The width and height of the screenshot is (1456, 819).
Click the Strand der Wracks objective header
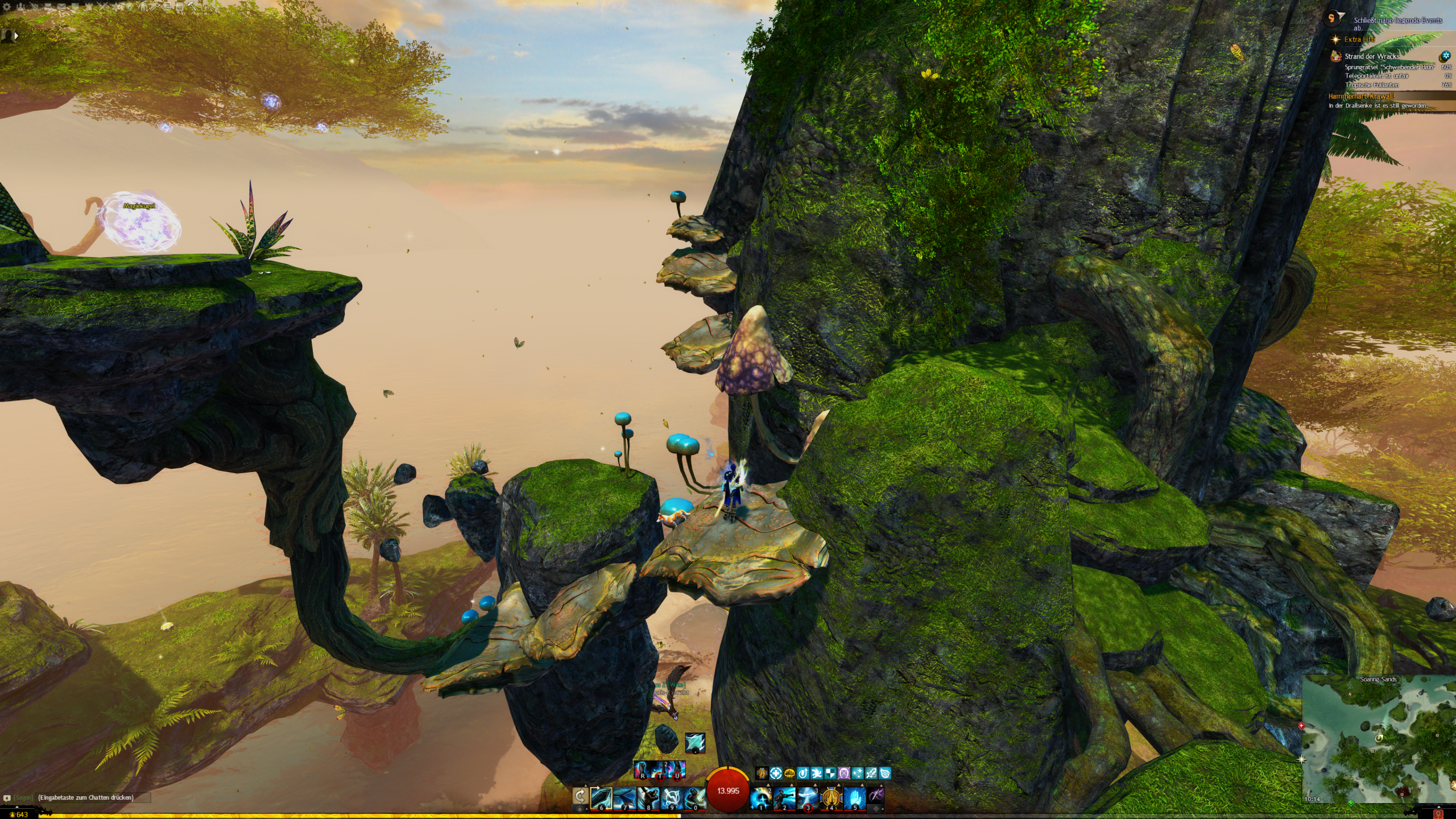(x=1371, y=56)
